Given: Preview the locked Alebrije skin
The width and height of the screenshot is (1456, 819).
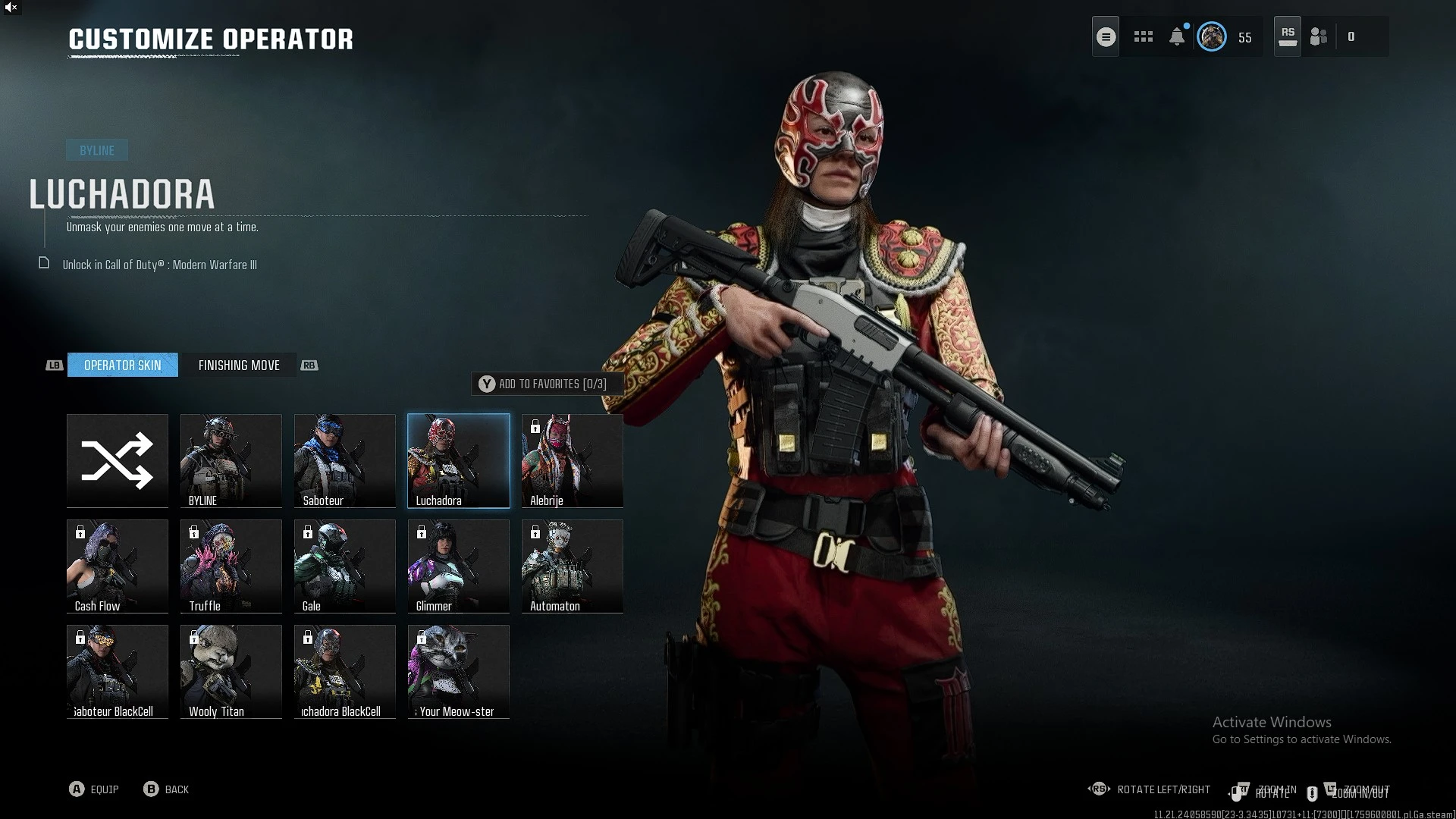Looking at the screenshot, I should coord(573,460).
